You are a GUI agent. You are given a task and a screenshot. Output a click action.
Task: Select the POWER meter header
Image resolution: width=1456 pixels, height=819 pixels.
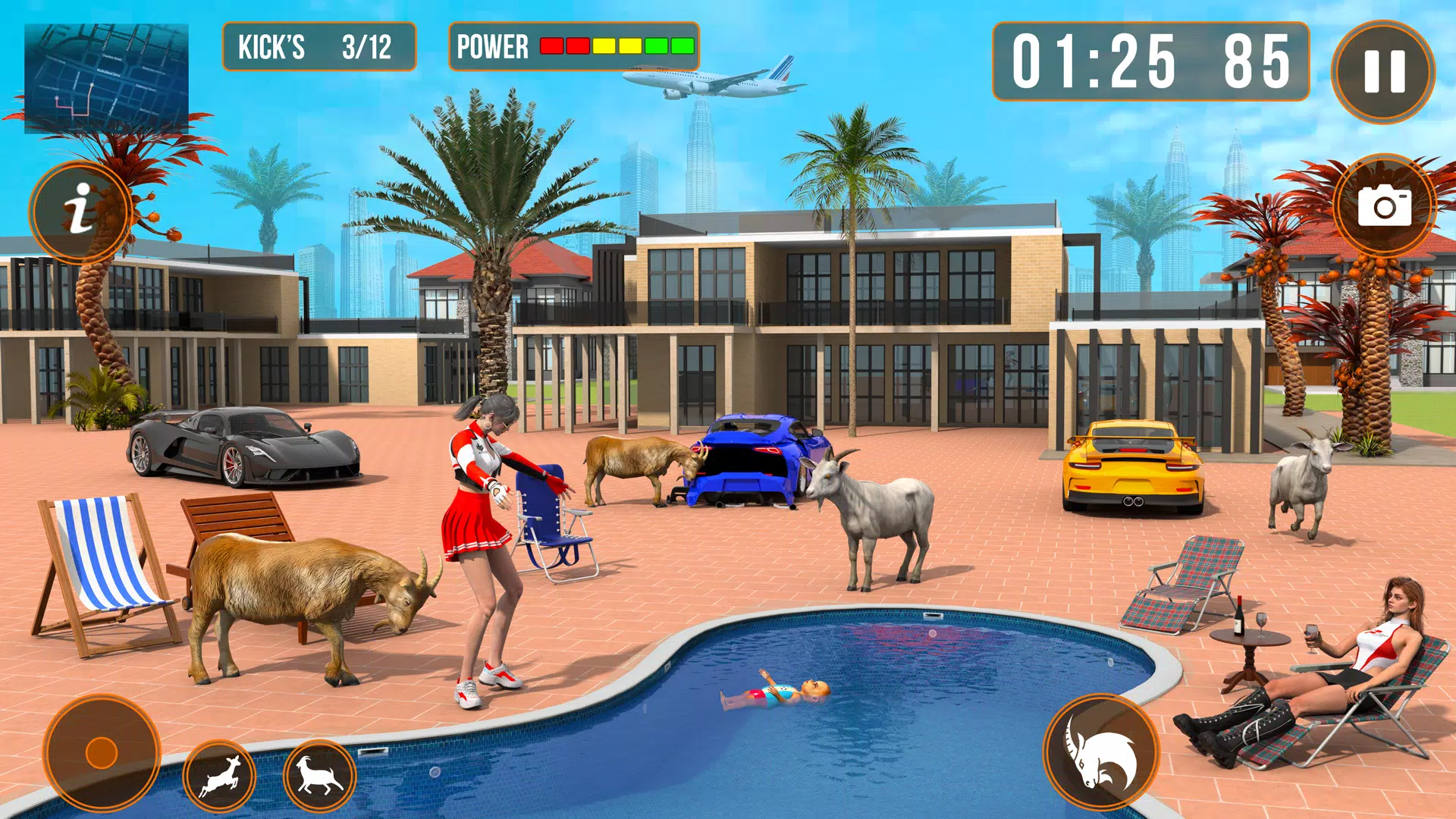tap(491, 48)
